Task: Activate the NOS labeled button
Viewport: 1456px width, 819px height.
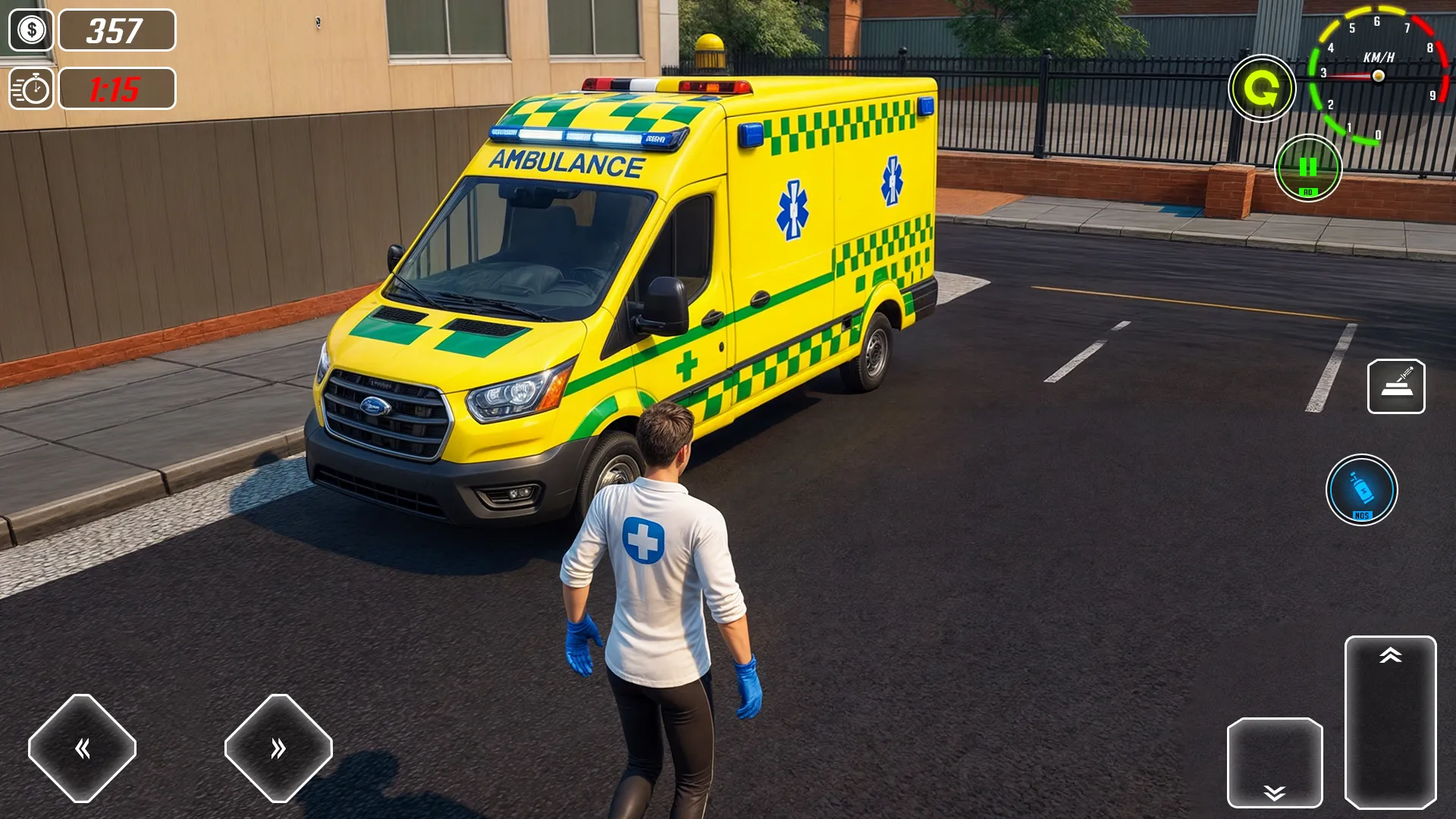Action: click(1363, 489)
